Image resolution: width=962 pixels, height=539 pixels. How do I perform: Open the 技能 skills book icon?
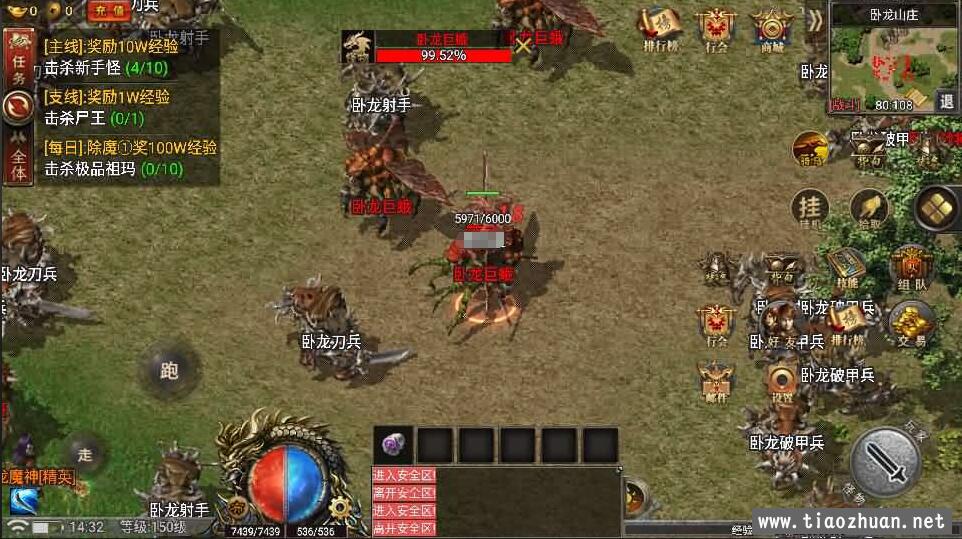[x=846, y=267]
